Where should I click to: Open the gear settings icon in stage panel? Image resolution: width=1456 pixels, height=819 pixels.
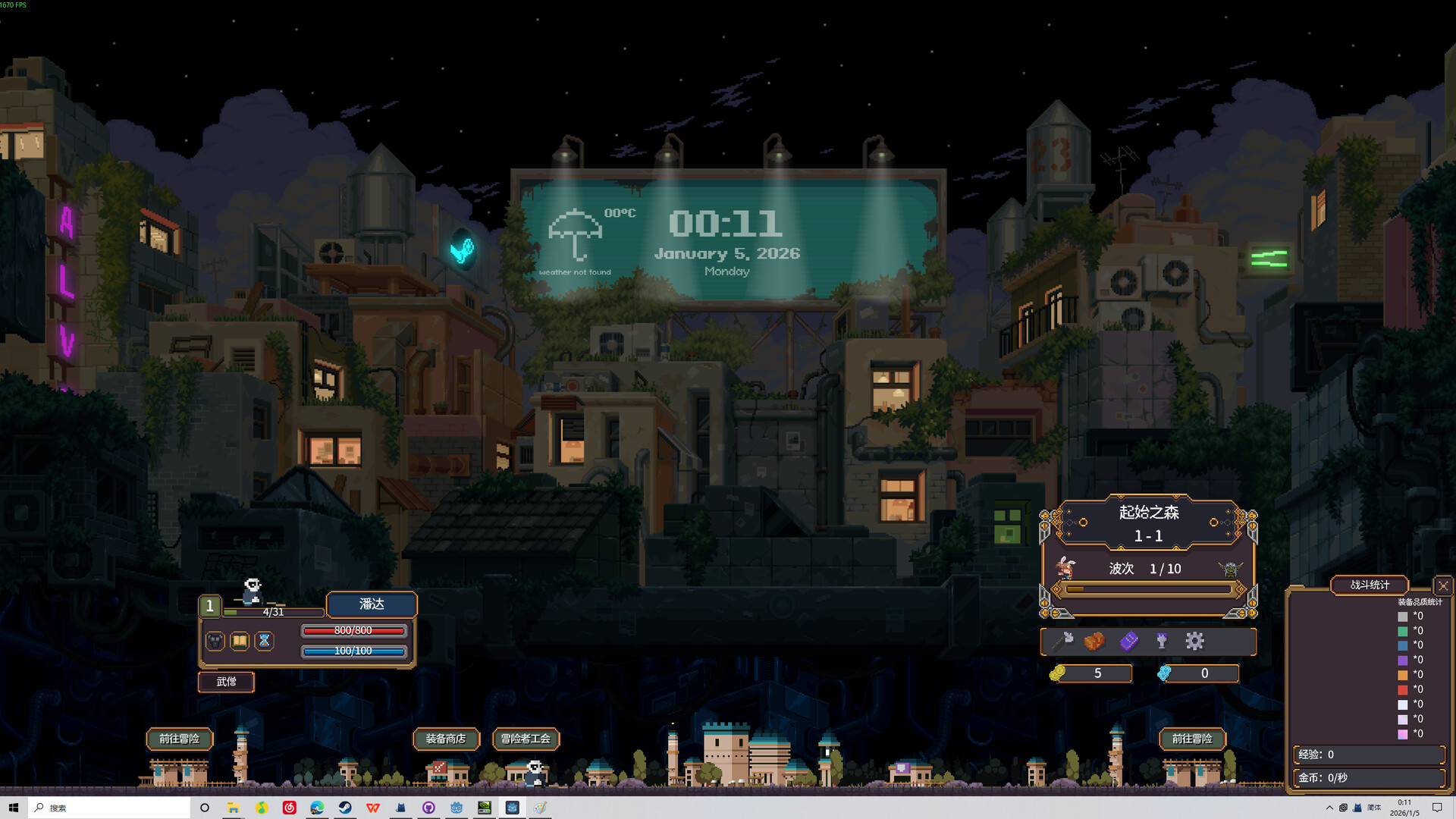1195,642
